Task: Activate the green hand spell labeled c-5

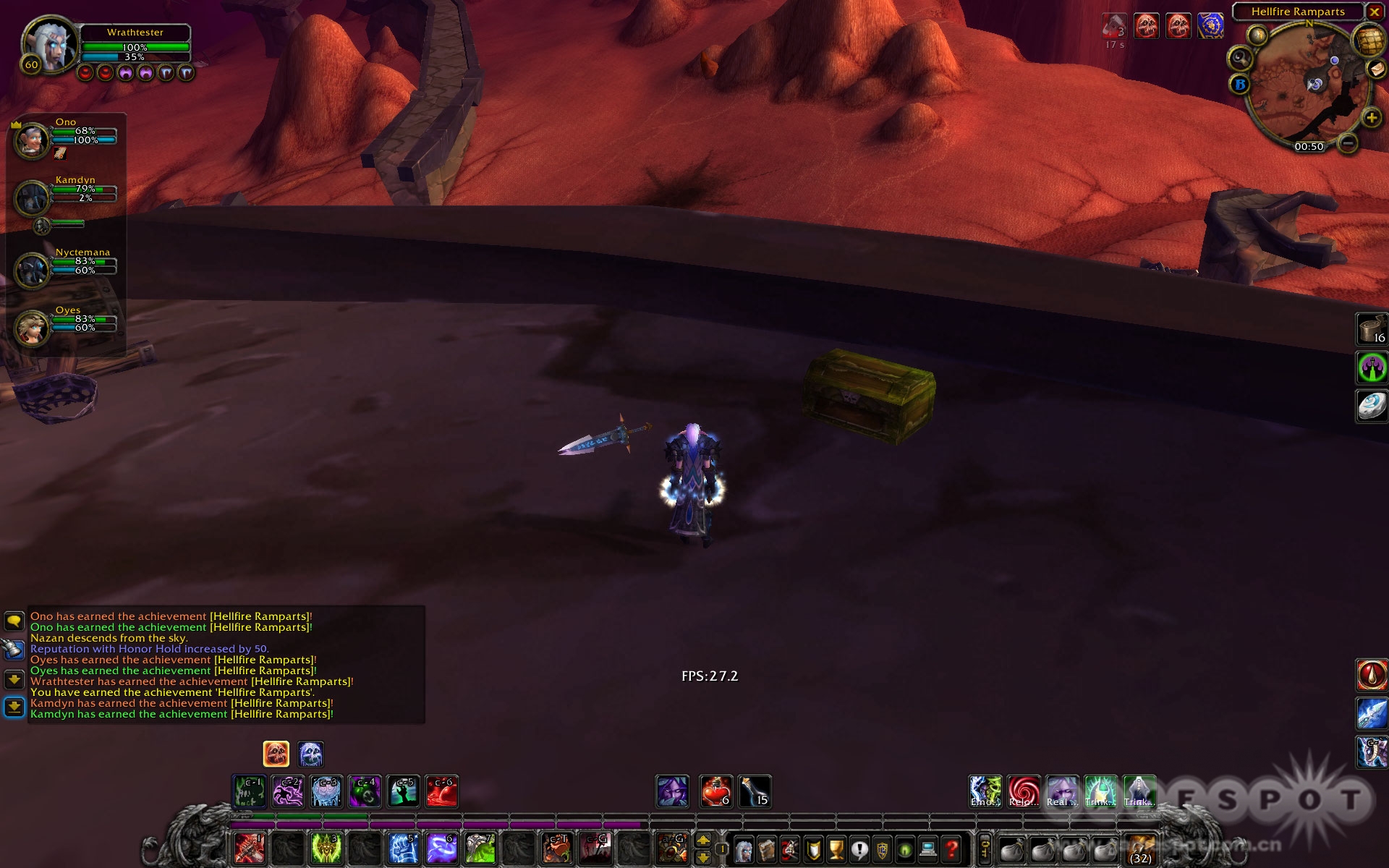Action: click(x=403, y=792)
